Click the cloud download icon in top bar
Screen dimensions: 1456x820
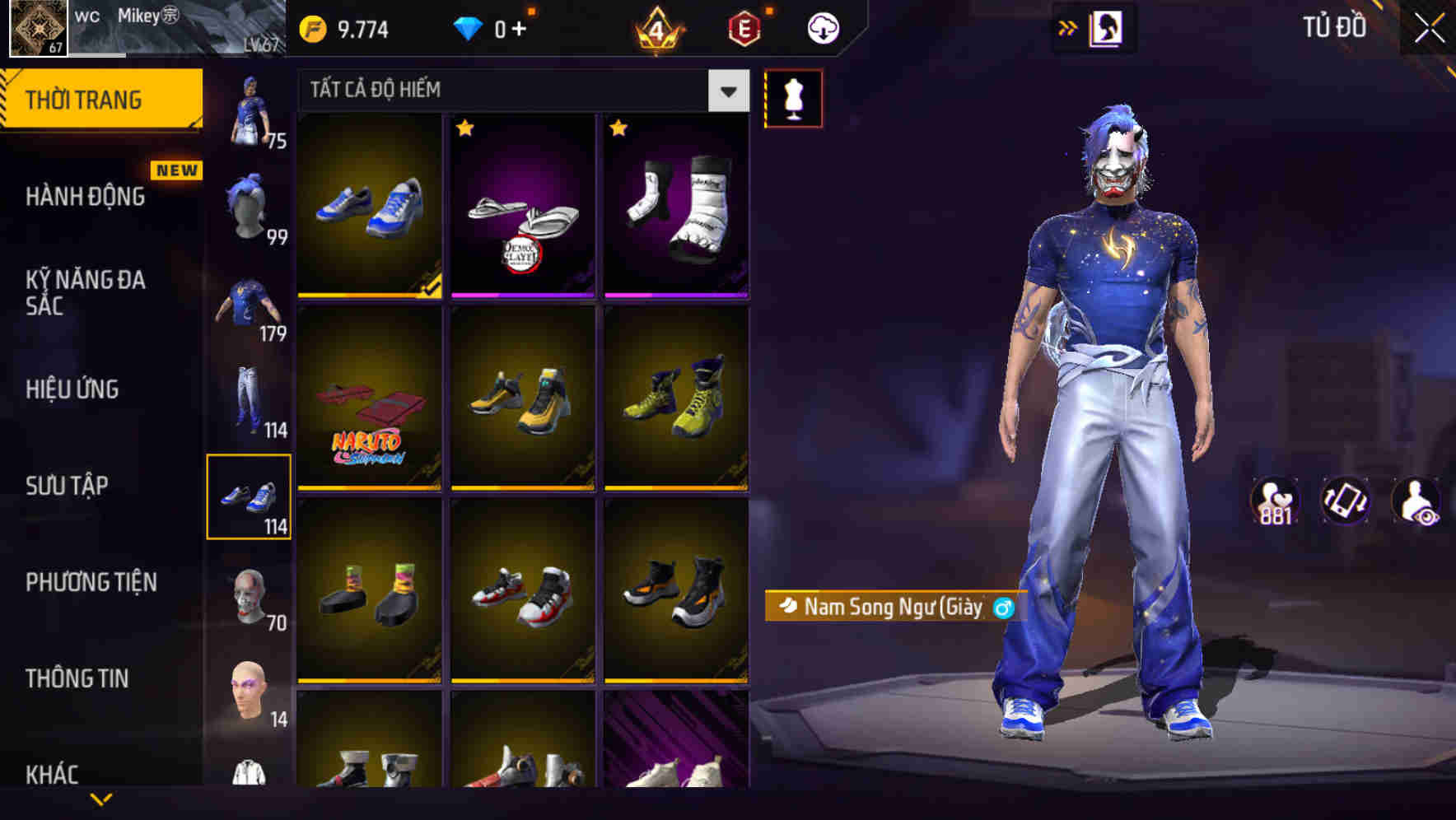point(821,26)
